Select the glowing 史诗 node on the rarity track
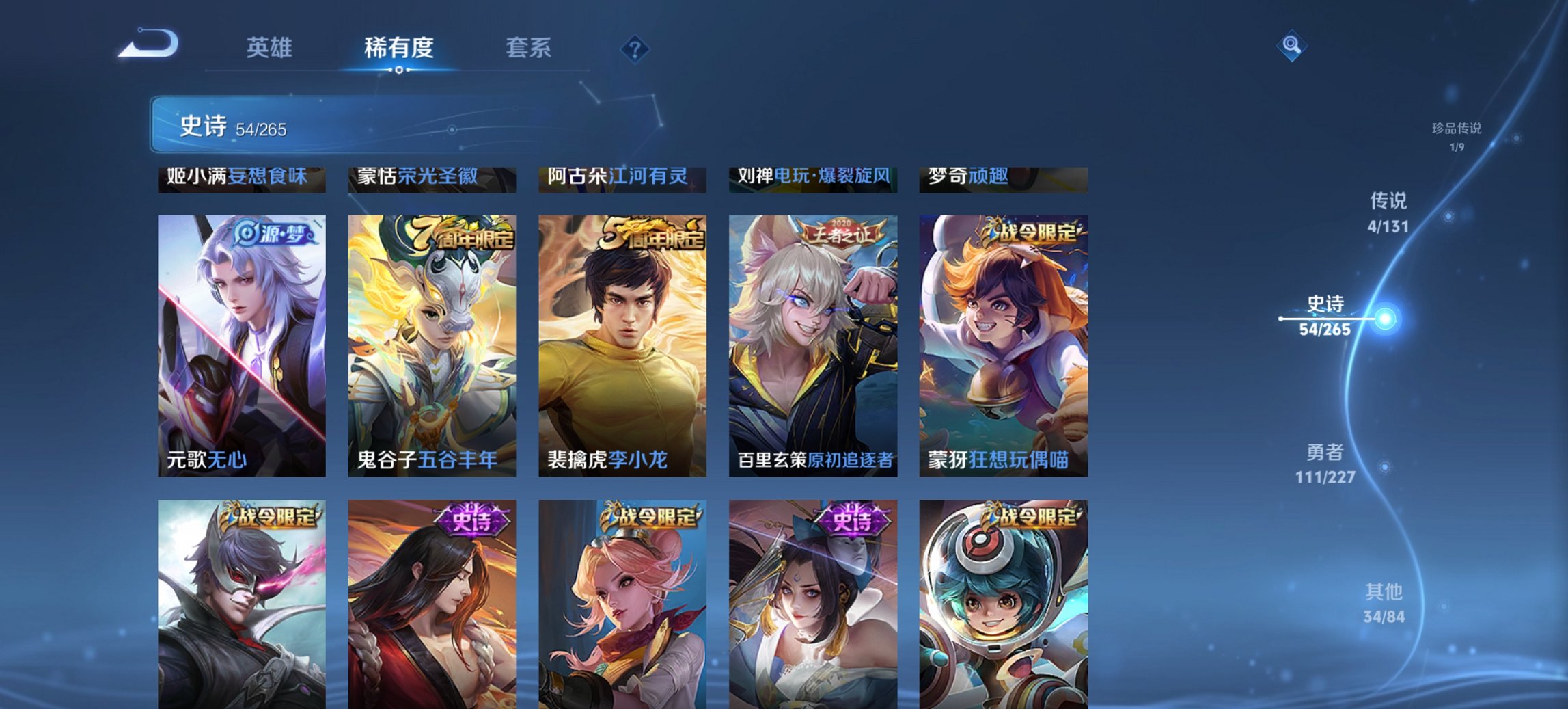This screenshot has height=709, width=1568. coord(1387,319)
